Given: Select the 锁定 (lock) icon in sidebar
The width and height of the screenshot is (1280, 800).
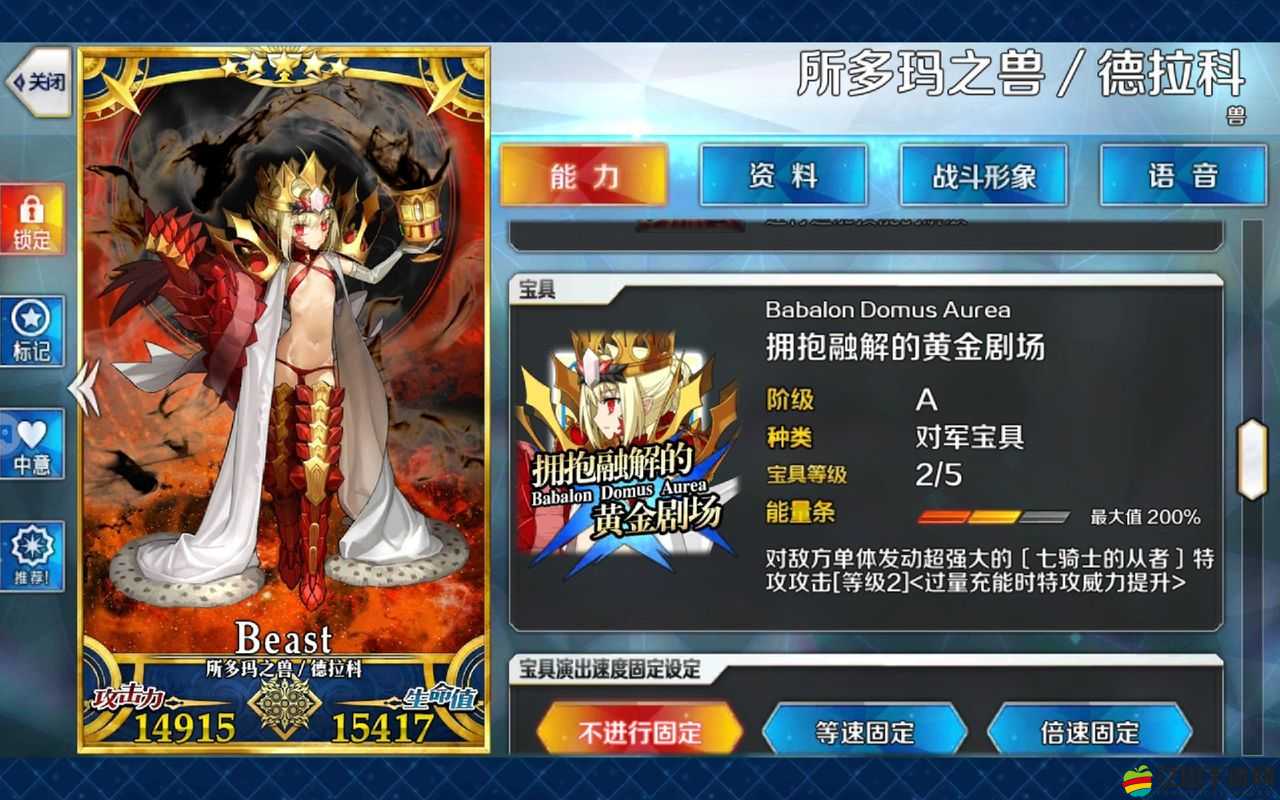Looking at the screenshot, I should pos(31,220).
